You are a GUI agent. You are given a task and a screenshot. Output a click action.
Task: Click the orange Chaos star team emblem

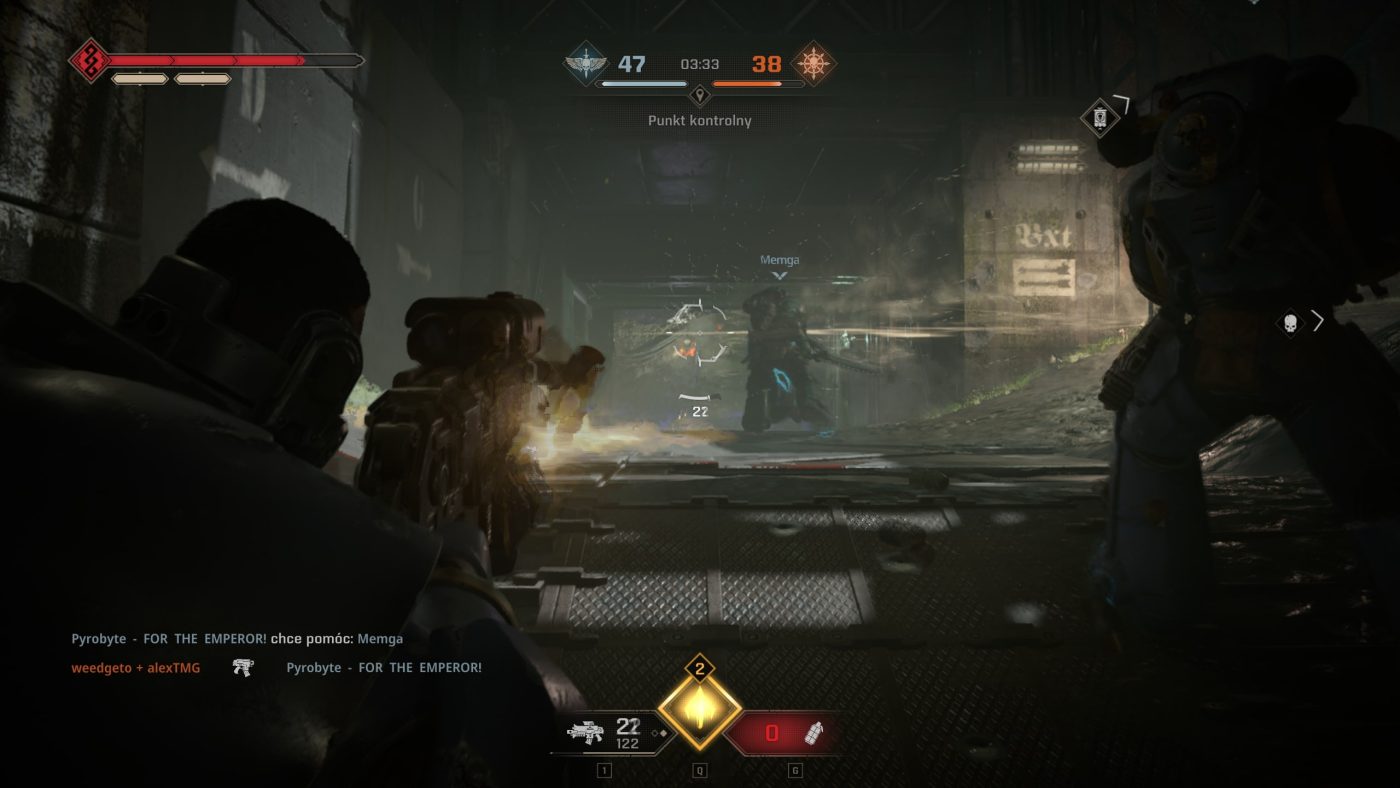coord(813,64)
